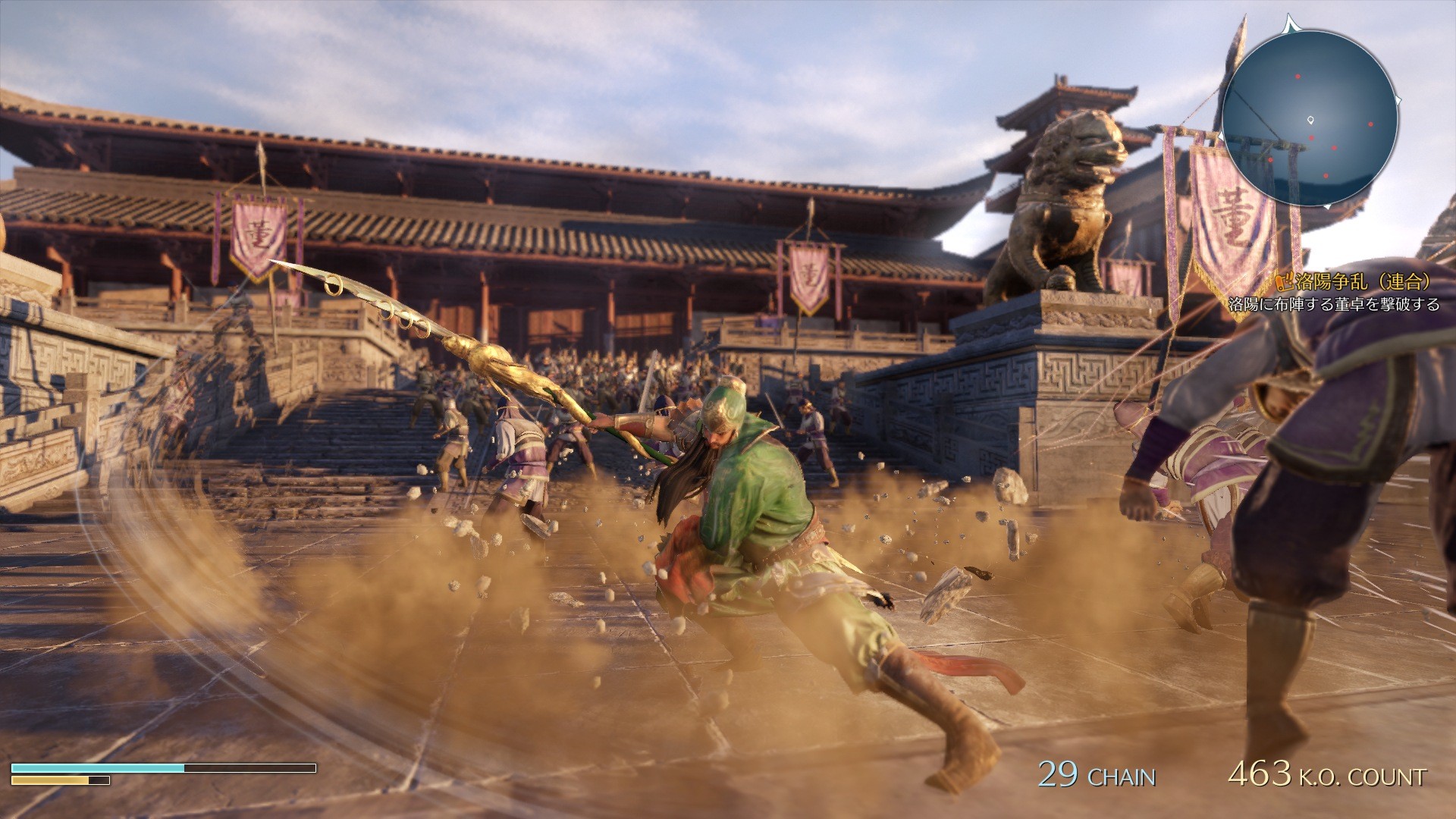Click the red enemy dot nearest the player marker
The height and width of the screenshot is (819, 1456).
coord(1312,138)
